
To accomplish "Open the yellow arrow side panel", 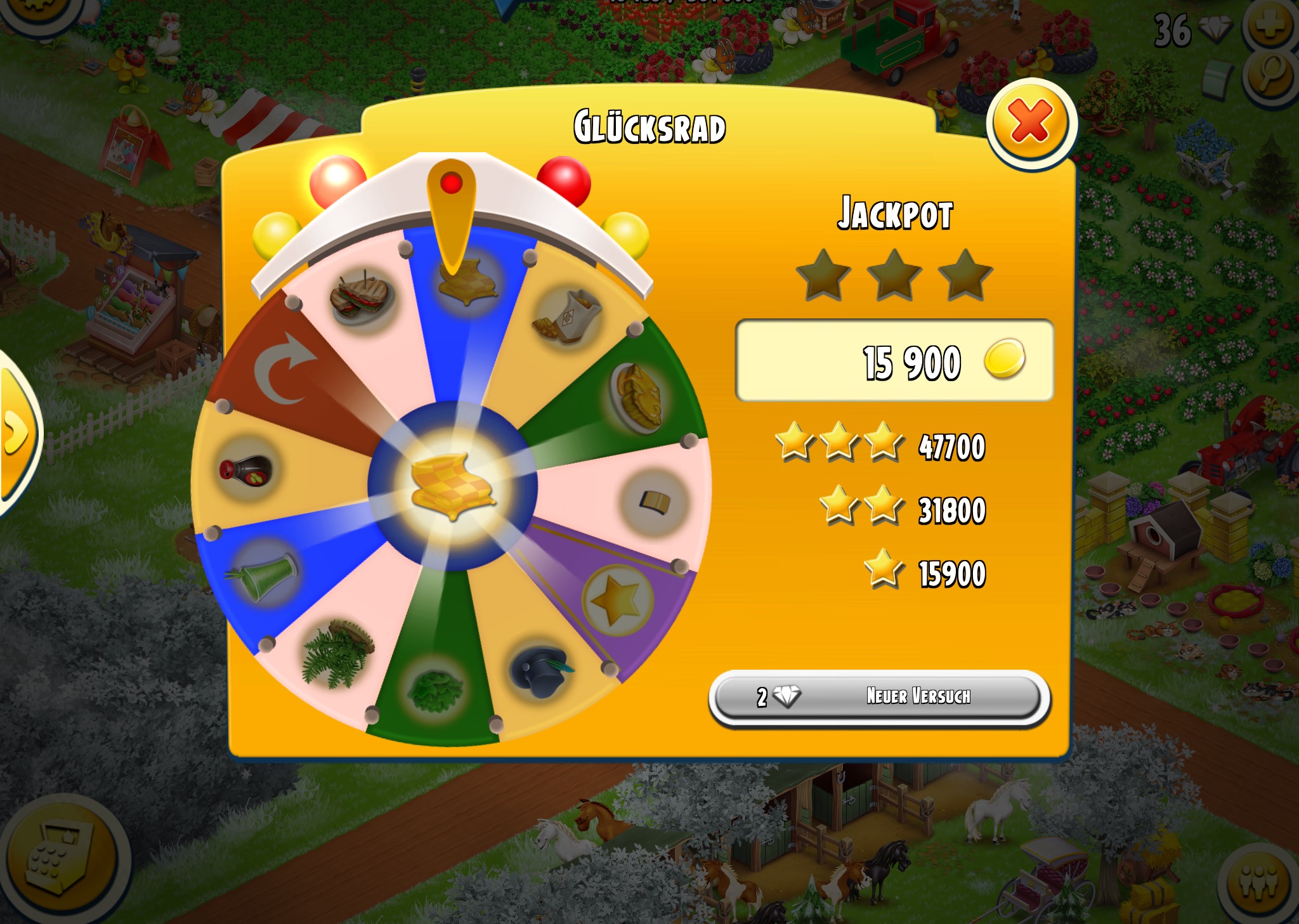I will coord(16,434).
